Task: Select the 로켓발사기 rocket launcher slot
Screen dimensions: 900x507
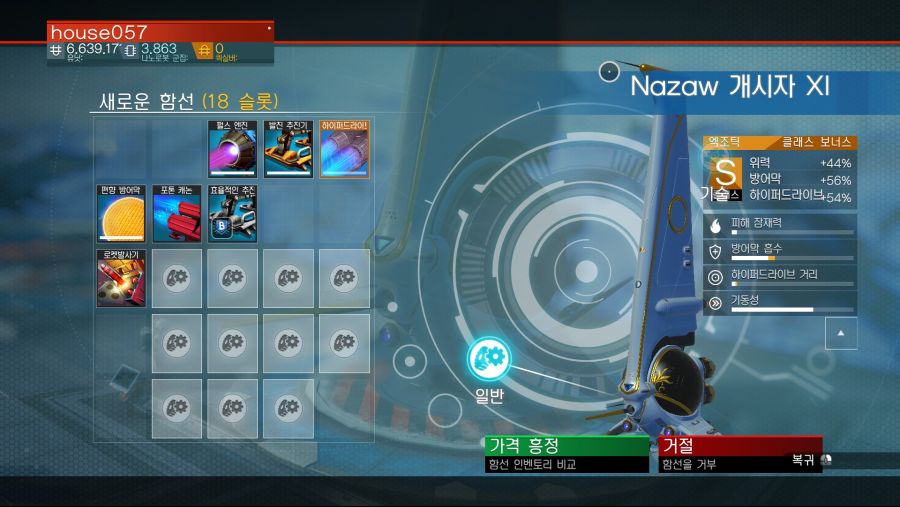Action: click(x=121, y=278)
